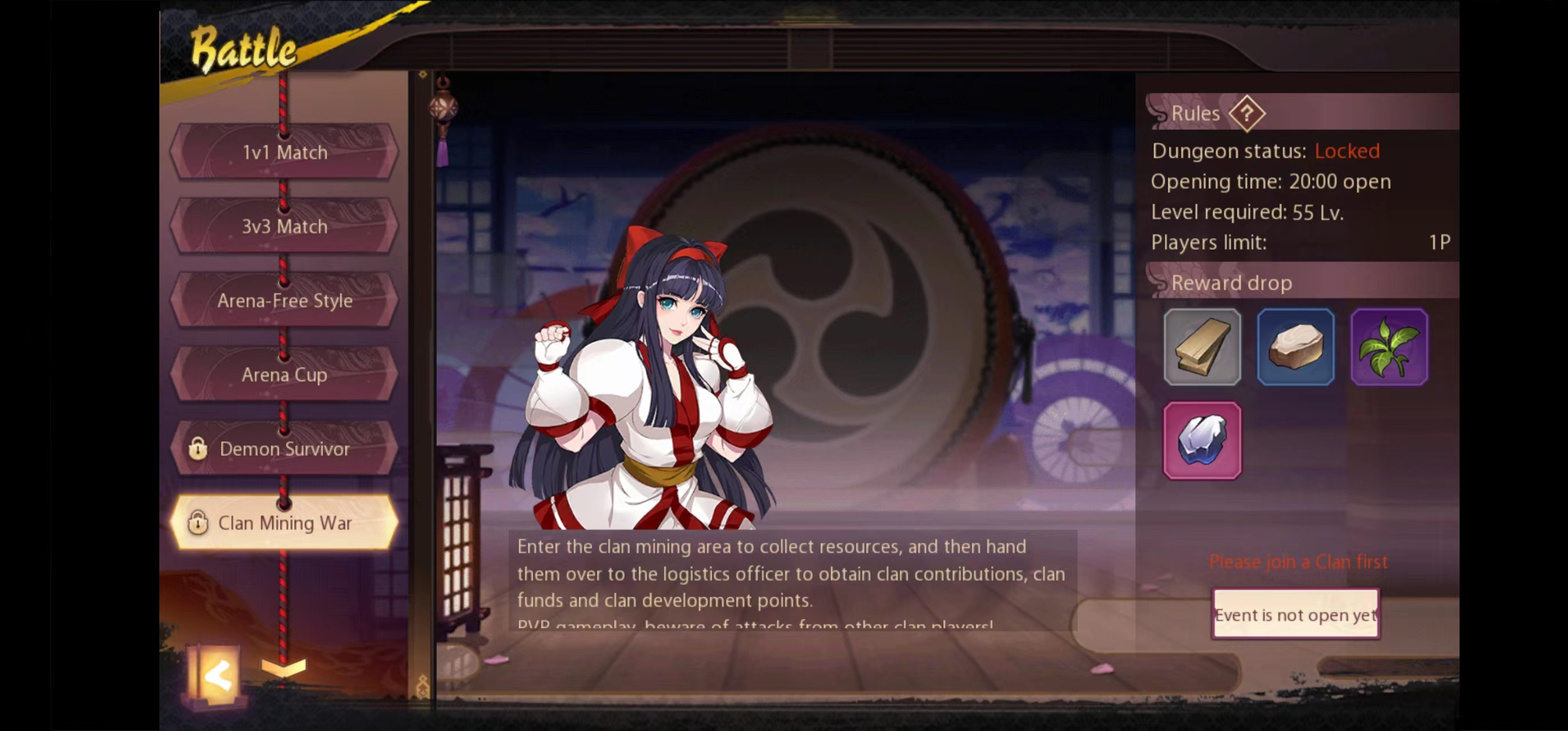Select the Clan Mining War entry
This screenshot has height=731, width=1568.
284,523
